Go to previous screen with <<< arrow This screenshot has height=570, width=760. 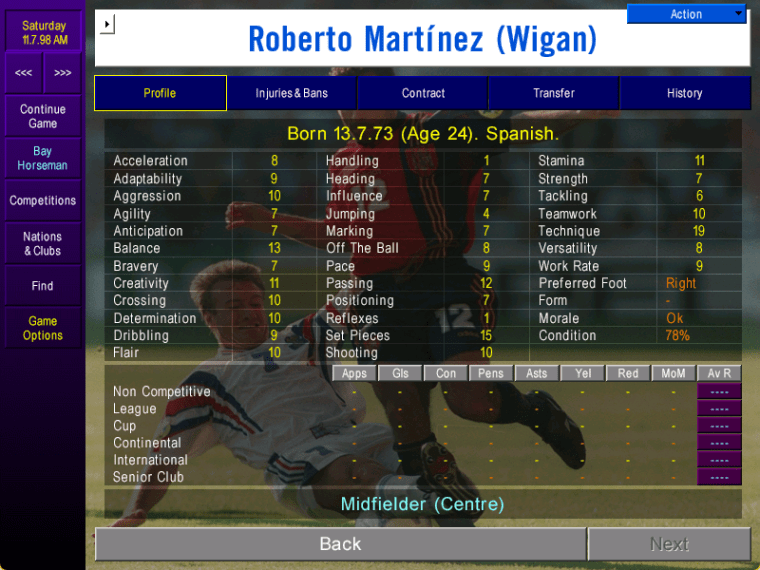(x=23, y=73)
